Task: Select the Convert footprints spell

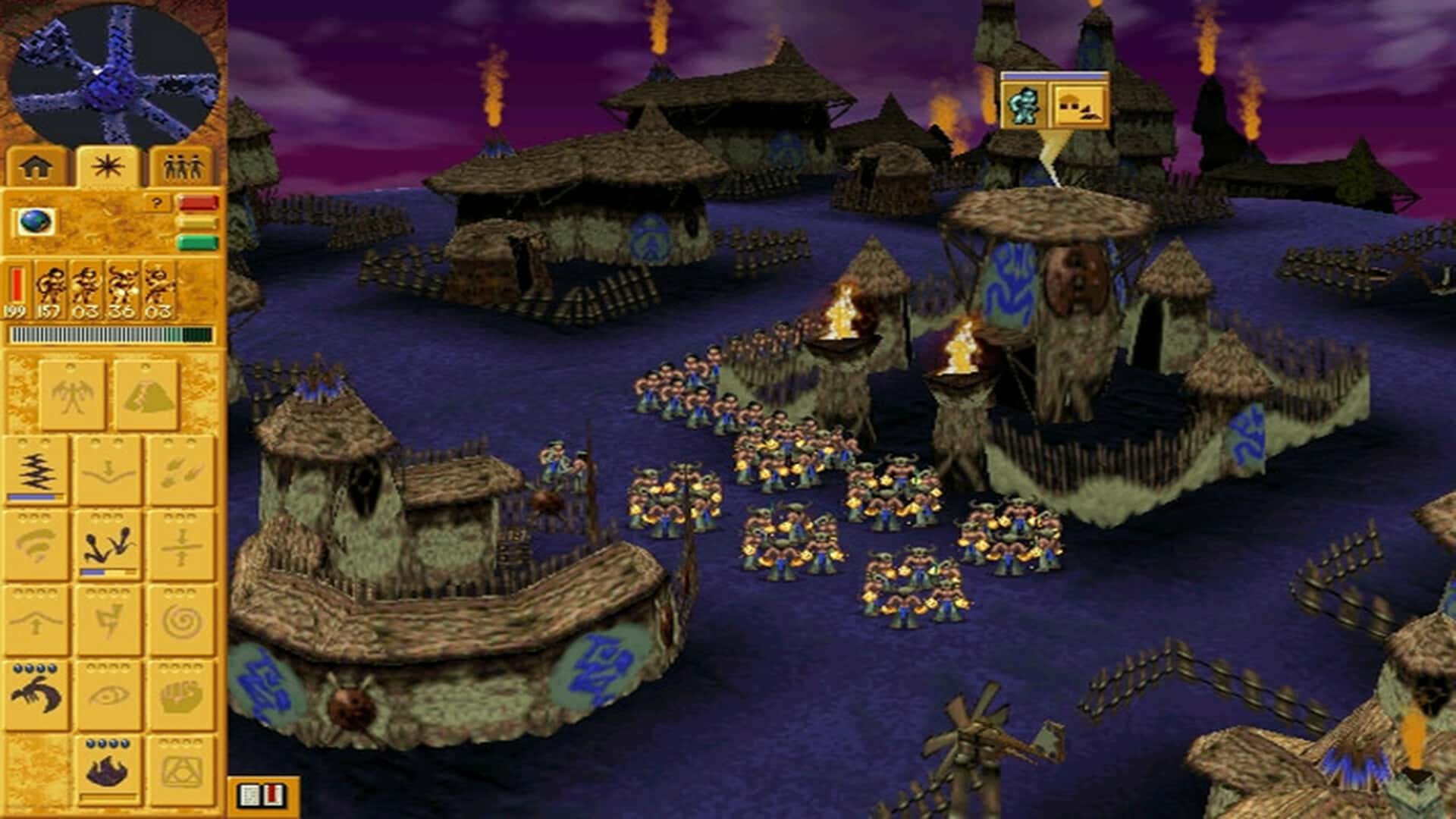Action: click(x=108, y=544)
